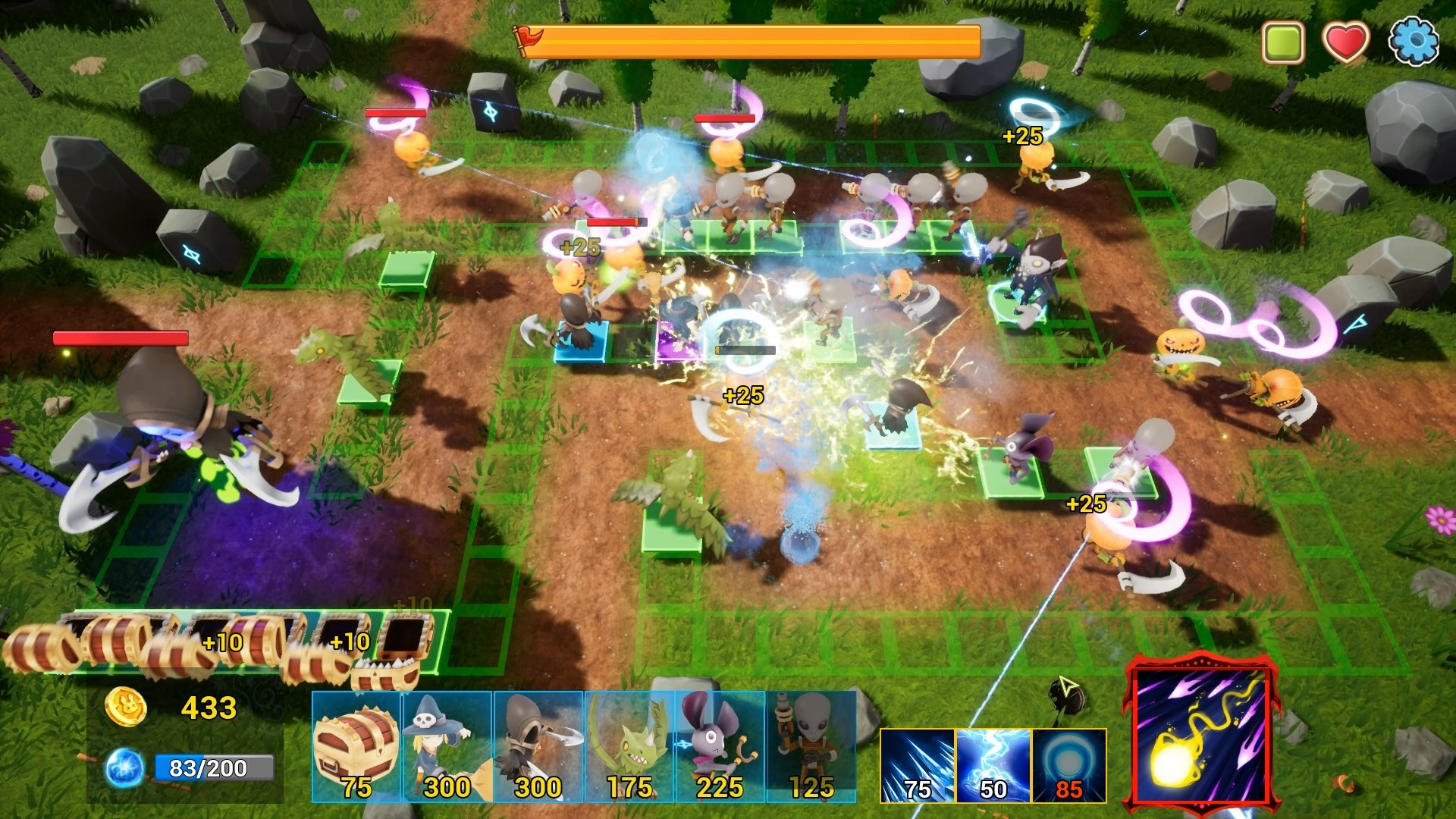This screenshot has height=819, width=1456.
Task: Cast the lightning bolt spell costing 50
Action: click(993, 766)
